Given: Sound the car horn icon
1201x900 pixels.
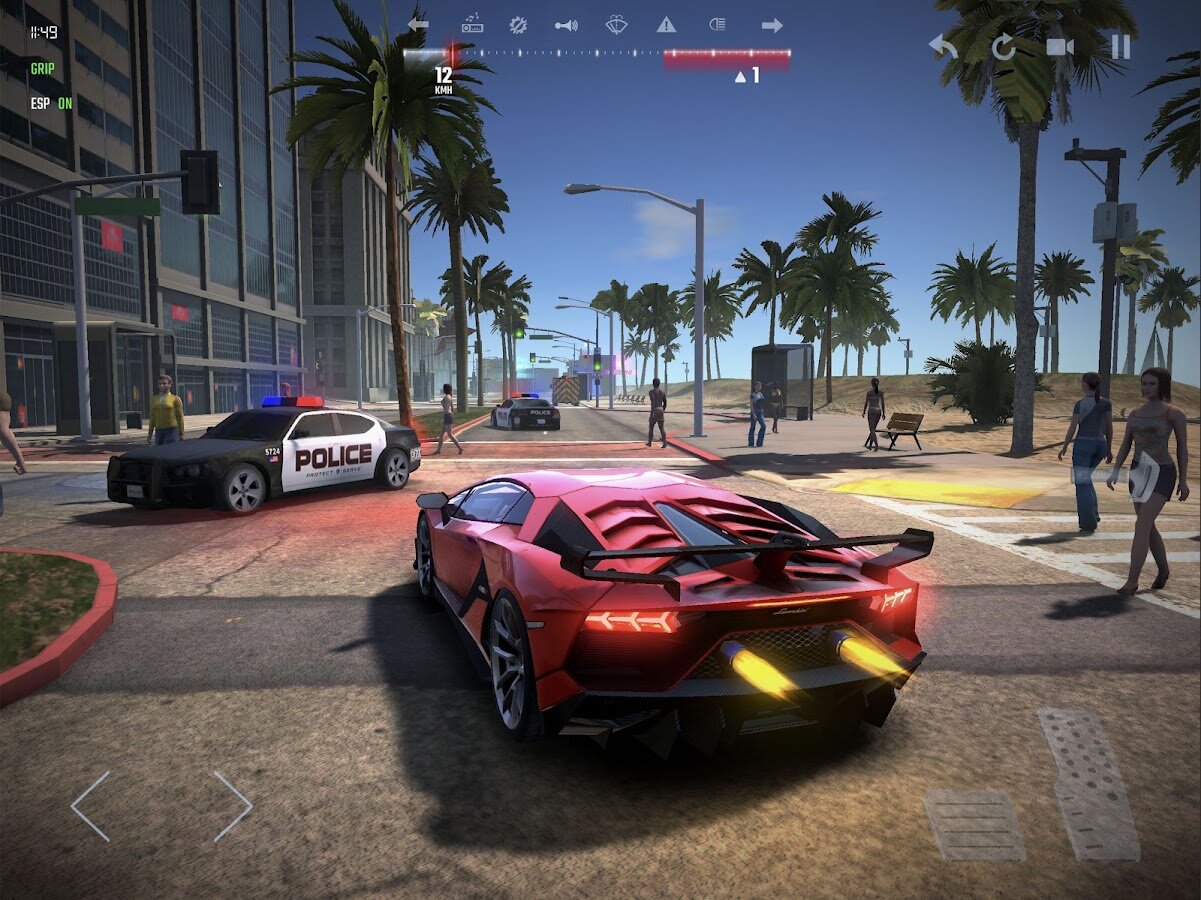Looking at the screenshot, I should (x=566, y=25).
